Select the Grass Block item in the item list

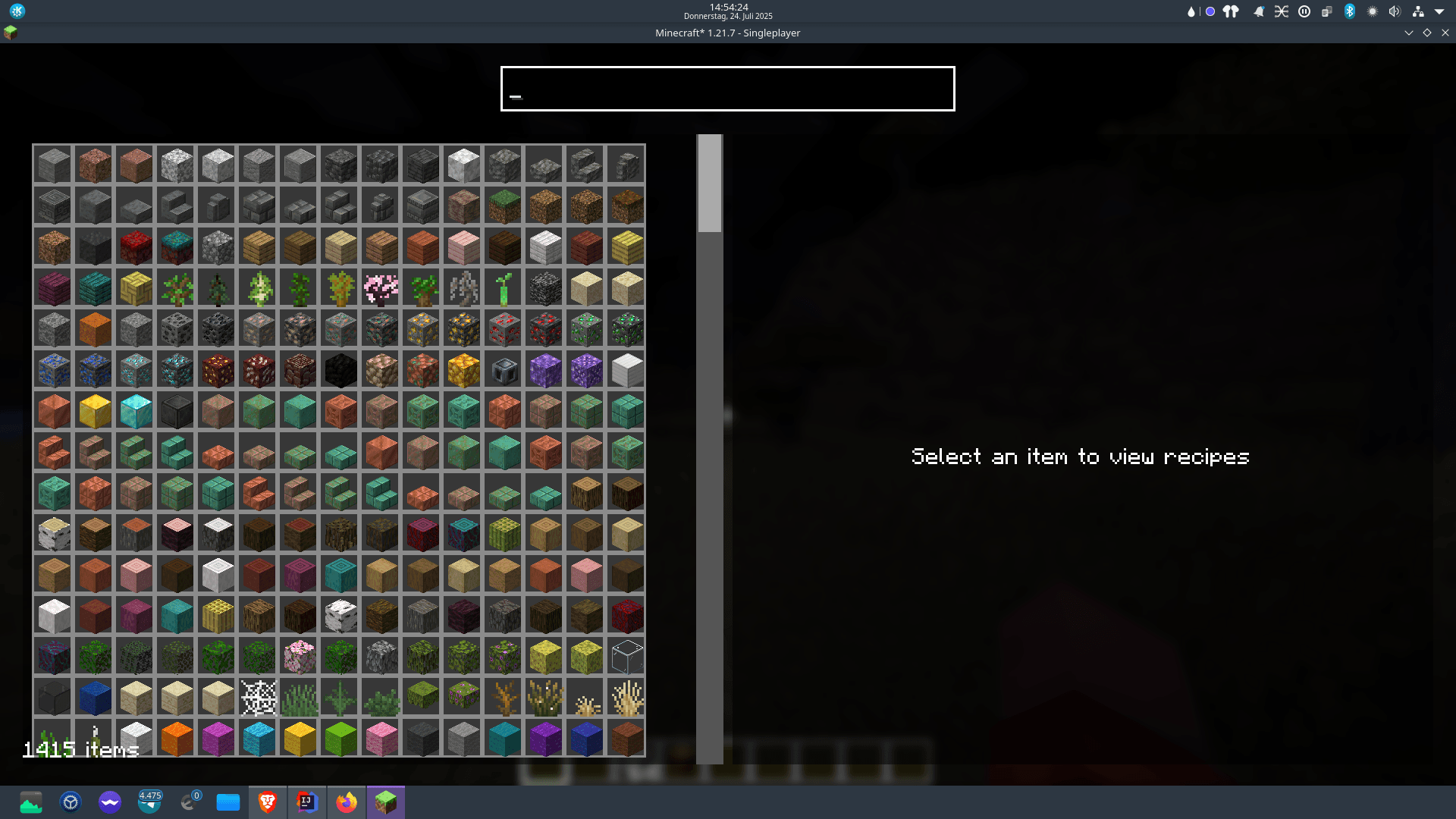pyautogui.click(x=504, y=206)
